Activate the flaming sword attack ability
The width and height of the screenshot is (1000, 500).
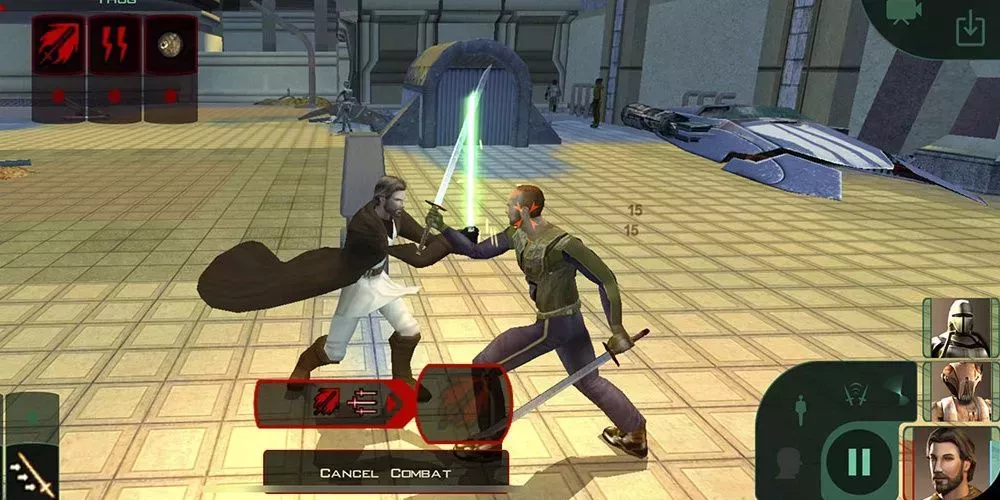[59, 45]
